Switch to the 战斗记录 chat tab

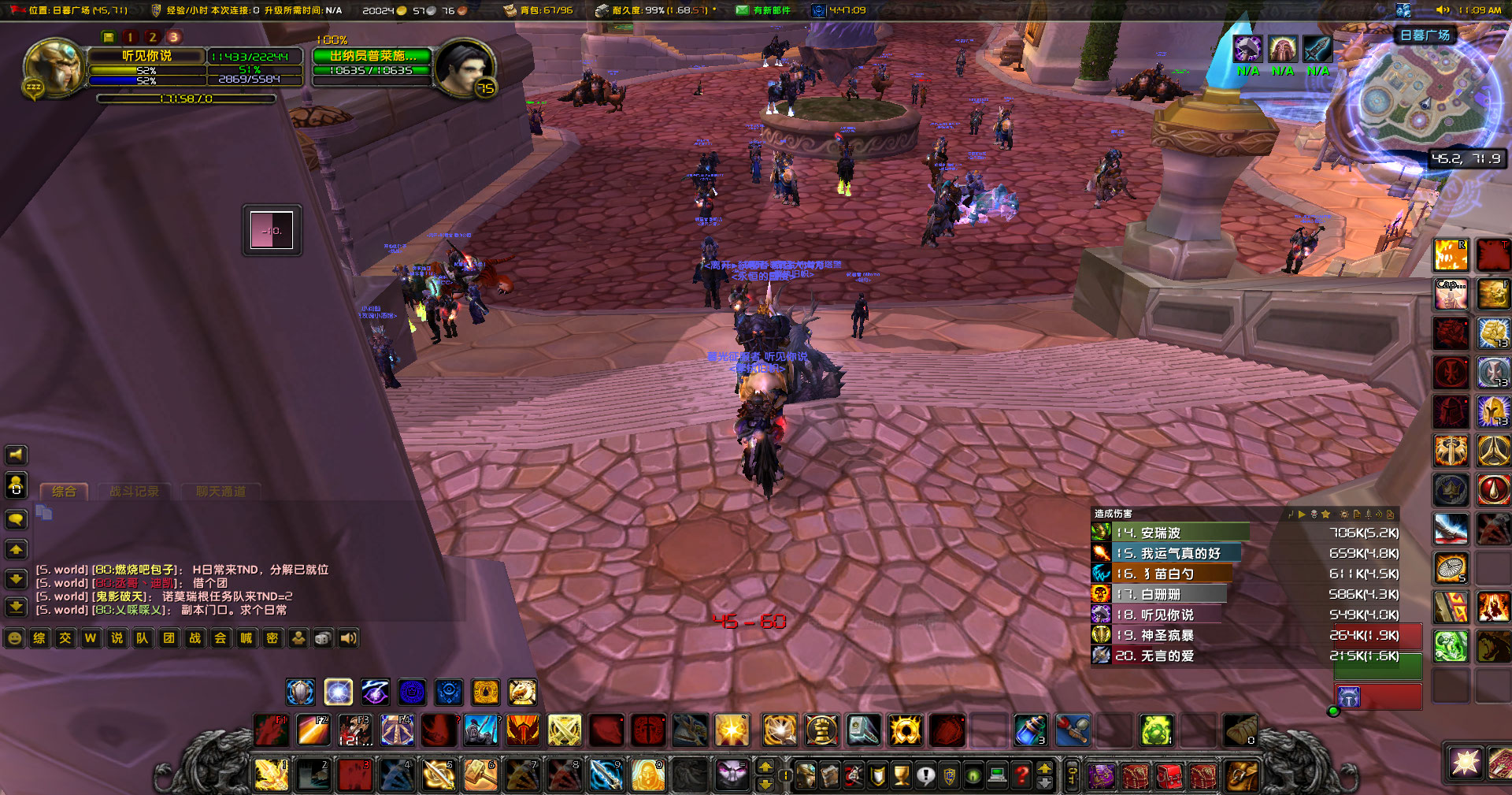(x=134, y=491)
